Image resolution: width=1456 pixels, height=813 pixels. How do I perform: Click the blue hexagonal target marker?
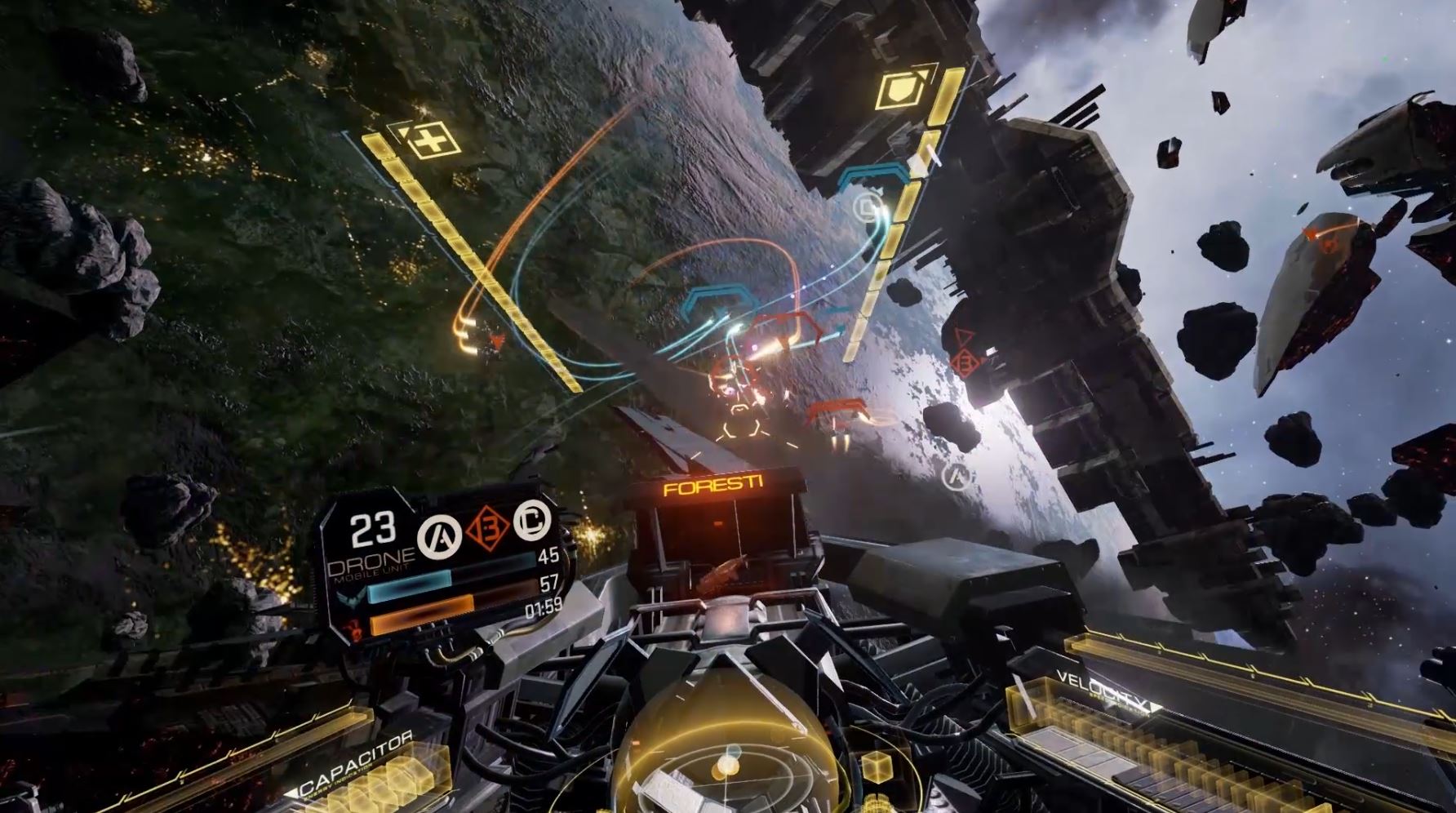point(719,298)
